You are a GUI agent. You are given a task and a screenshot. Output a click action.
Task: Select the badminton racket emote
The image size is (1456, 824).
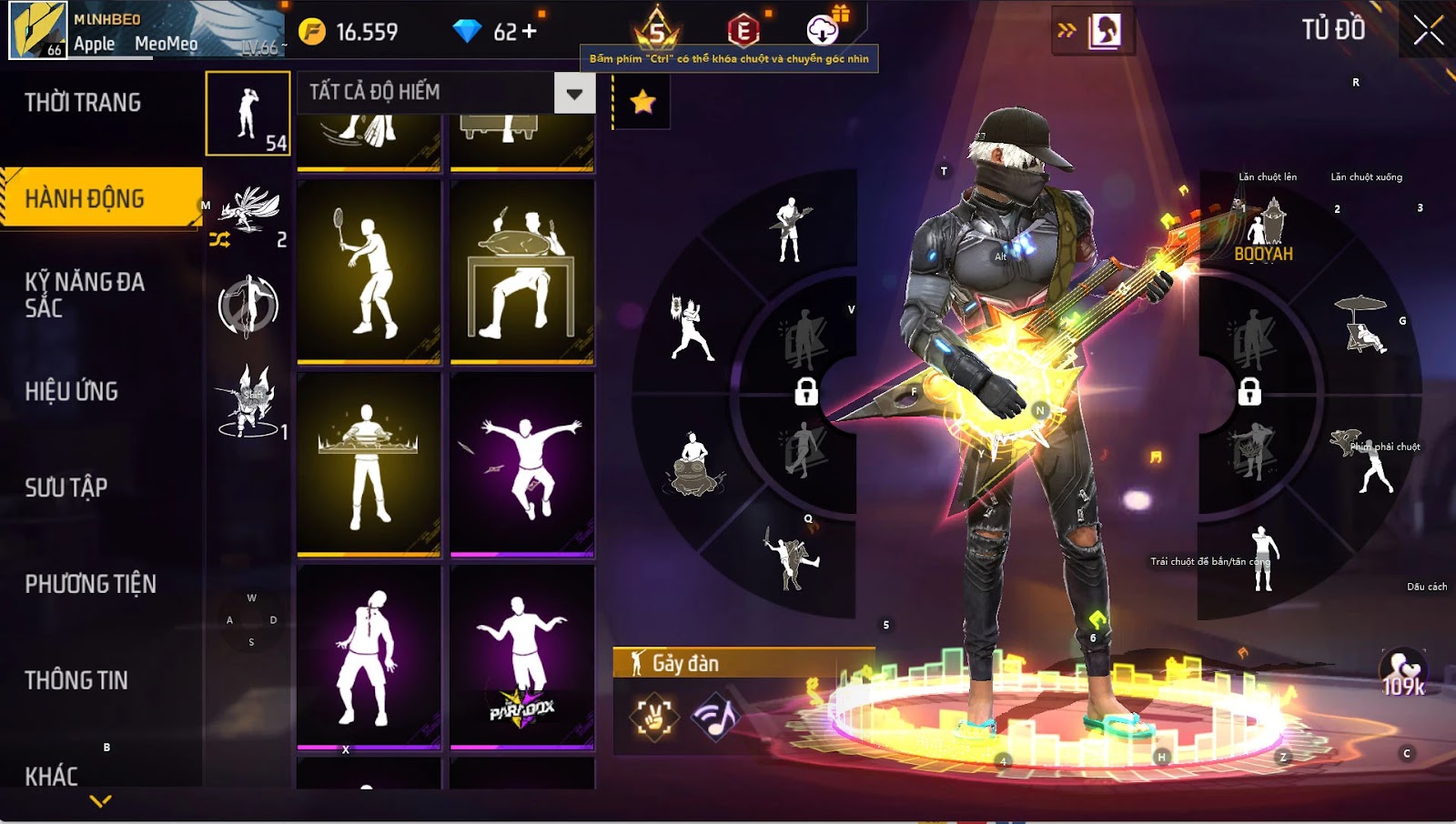coord(369,271)
